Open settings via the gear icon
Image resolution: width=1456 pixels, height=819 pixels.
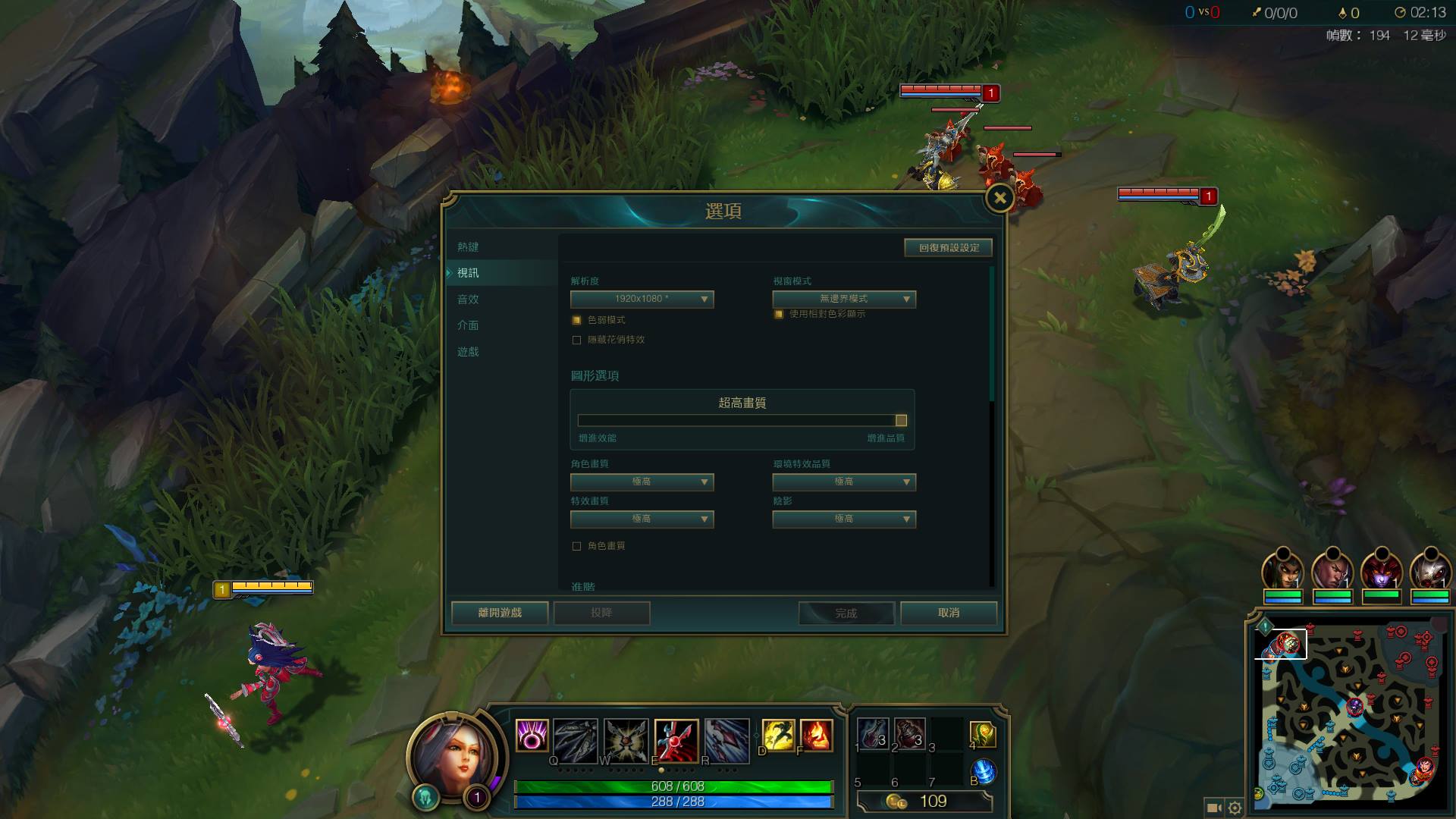pyautogui.click(x=1235, y=808)
